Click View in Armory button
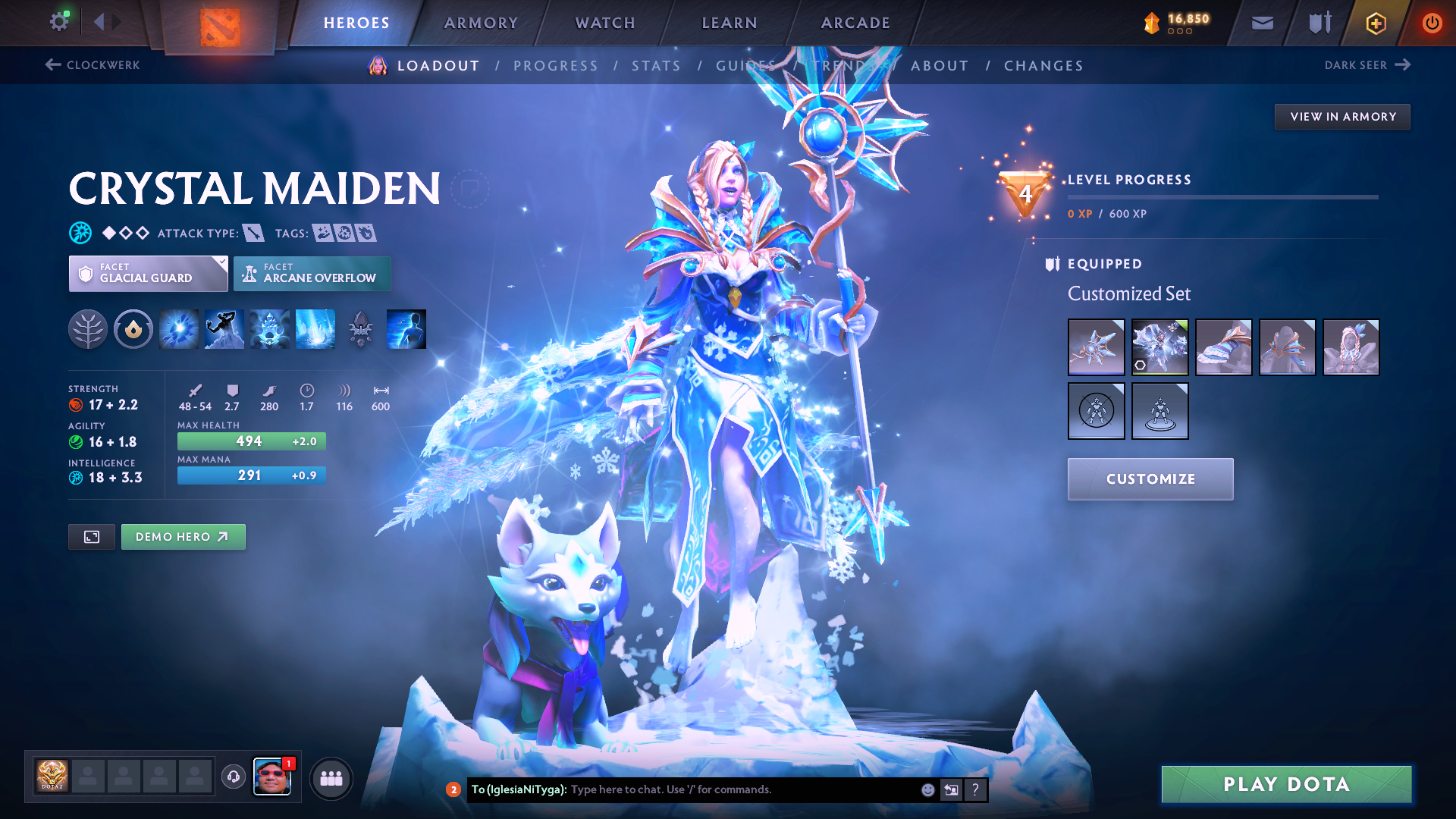The height and width of the screenshot is (819, 1456). (x=1342, y=117)
